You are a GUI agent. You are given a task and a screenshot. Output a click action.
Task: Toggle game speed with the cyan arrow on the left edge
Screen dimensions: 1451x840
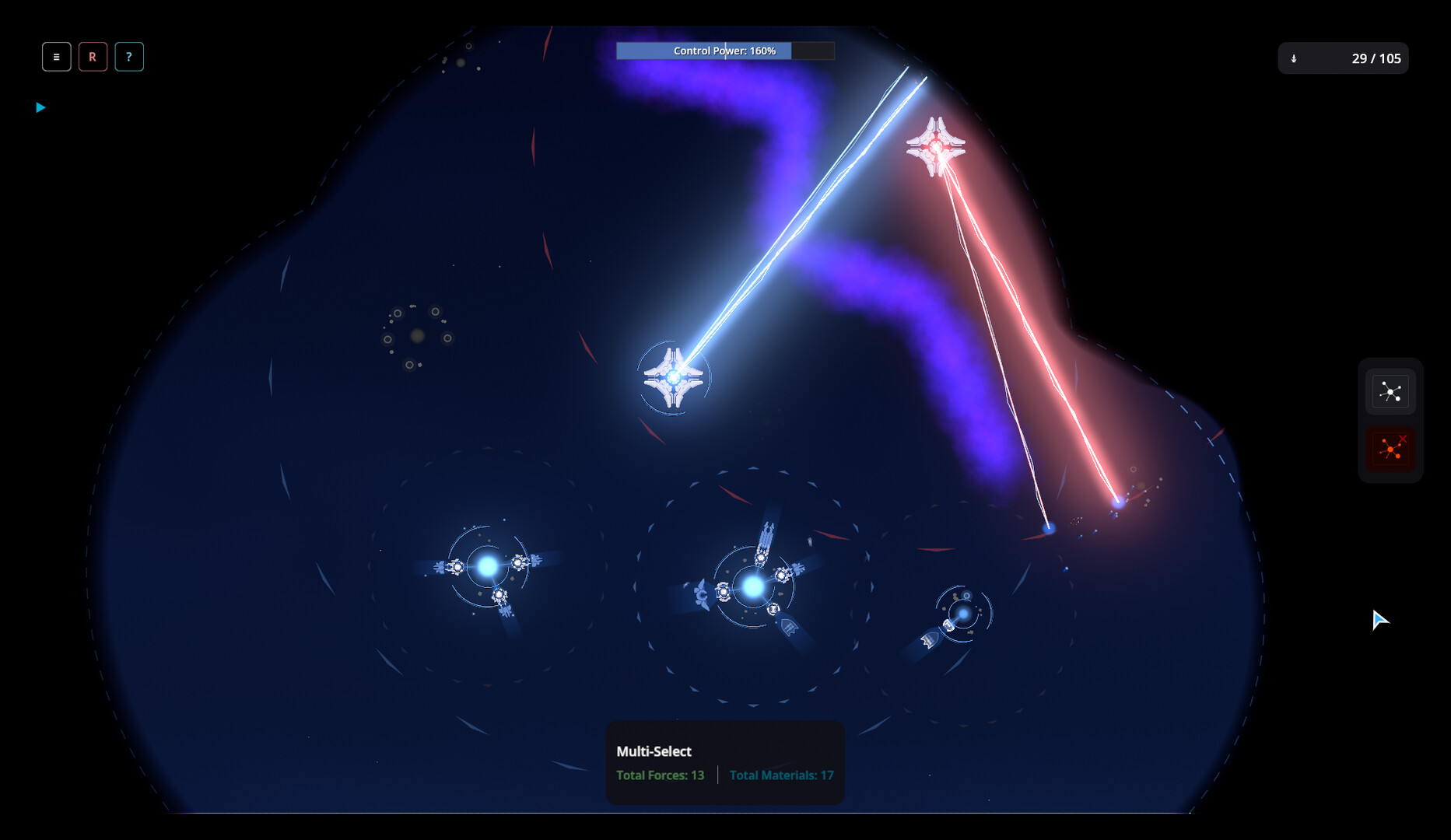click(x=40, y=107)
